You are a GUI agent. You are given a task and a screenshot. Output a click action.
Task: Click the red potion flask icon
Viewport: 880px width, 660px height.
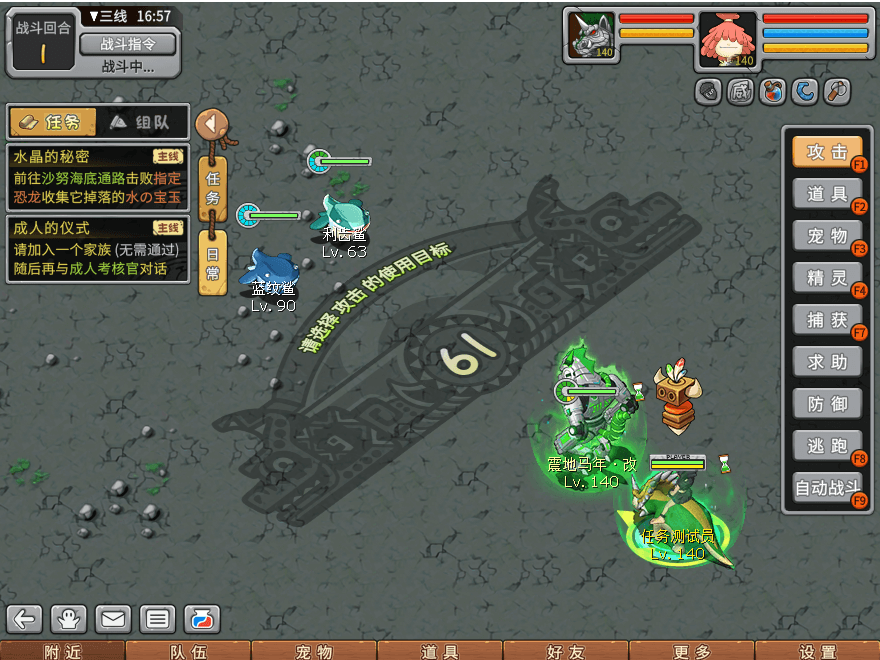point(202,619)
